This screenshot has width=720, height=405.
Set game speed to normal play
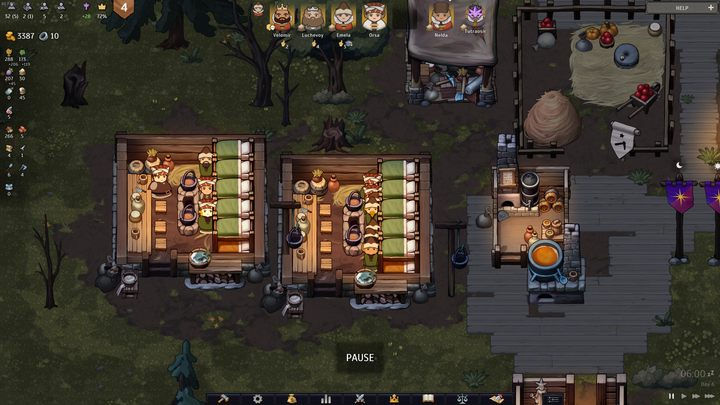[685, 396]
